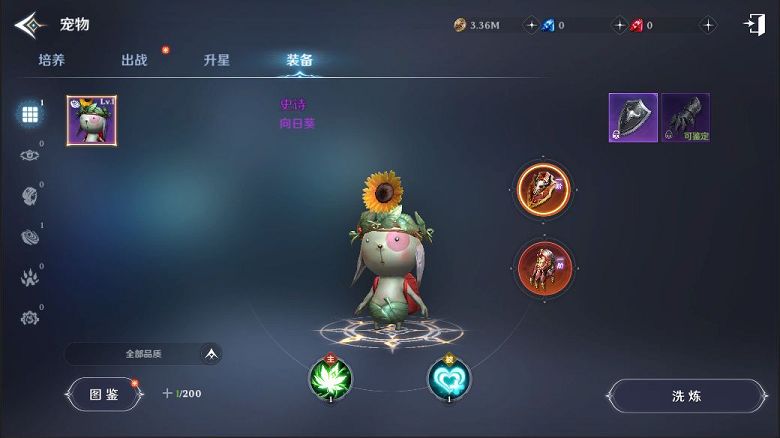Image resolution: width=780 pixels, height=438 pixels.
Task: Open the equipped red mask slot
Action: 544,190
